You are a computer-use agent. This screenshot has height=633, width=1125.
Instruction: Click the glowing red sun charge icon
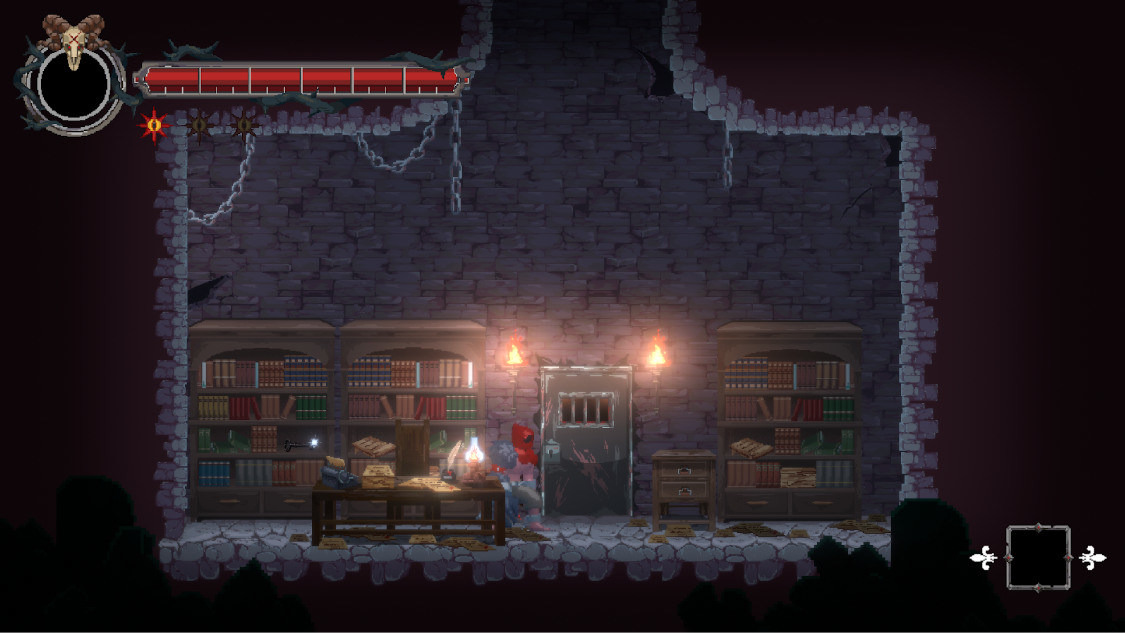(x=154, y=125)
